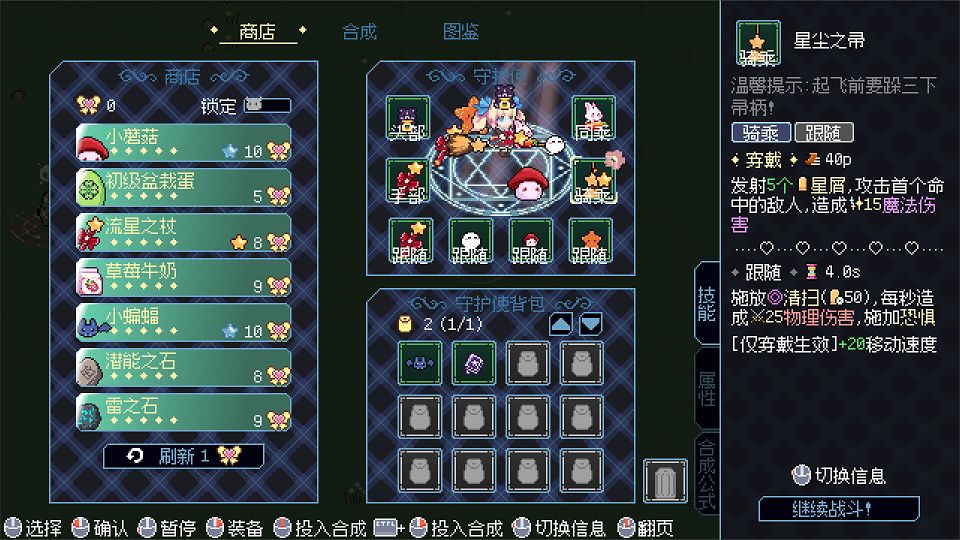This screenshot has height=540, width=960.
Task: Click the 刷新 refresh shop button
Action: (184, 456)
